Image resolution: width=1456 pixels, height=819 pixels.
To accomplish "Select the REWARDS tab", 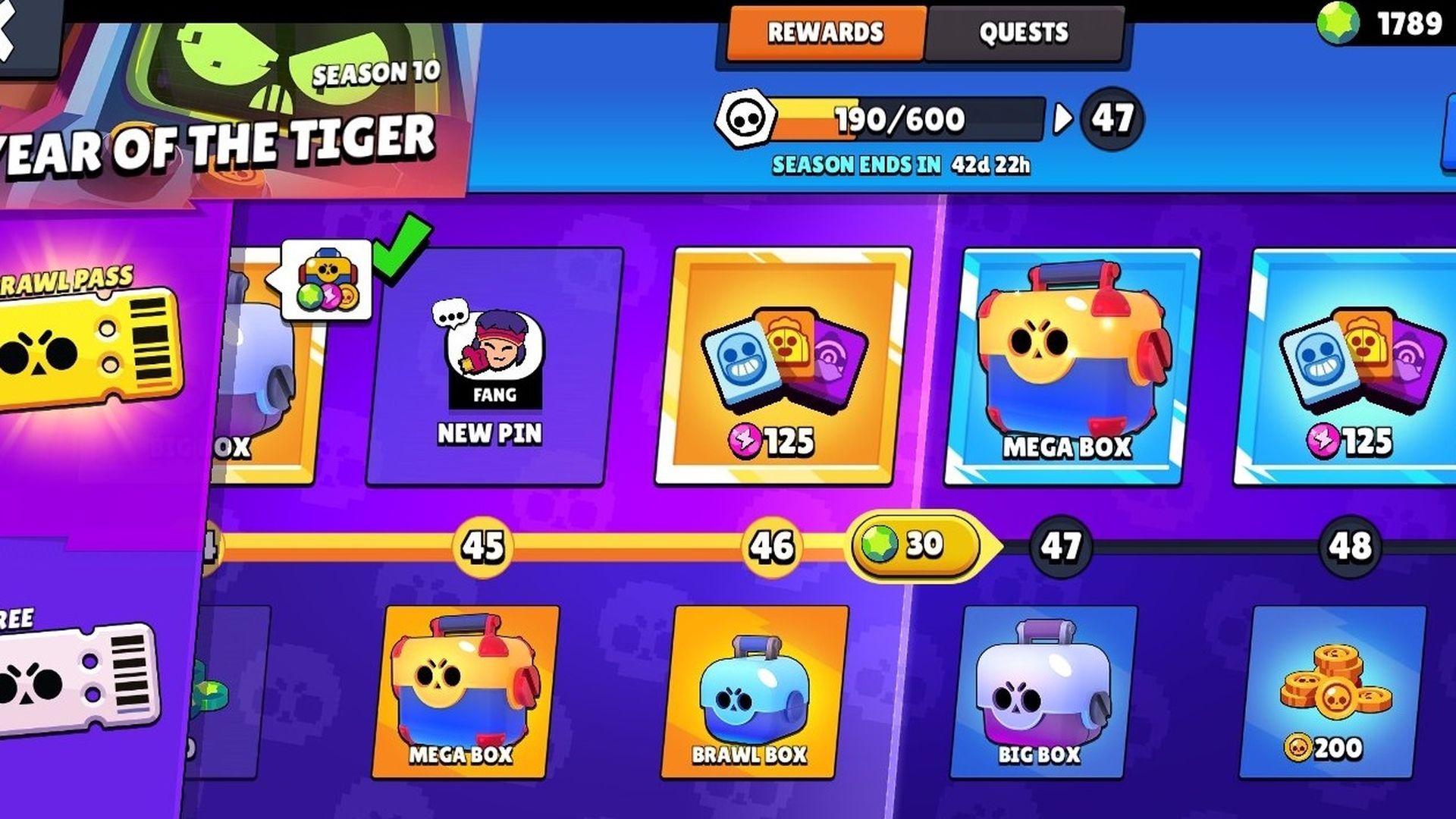I will [825, 32].
